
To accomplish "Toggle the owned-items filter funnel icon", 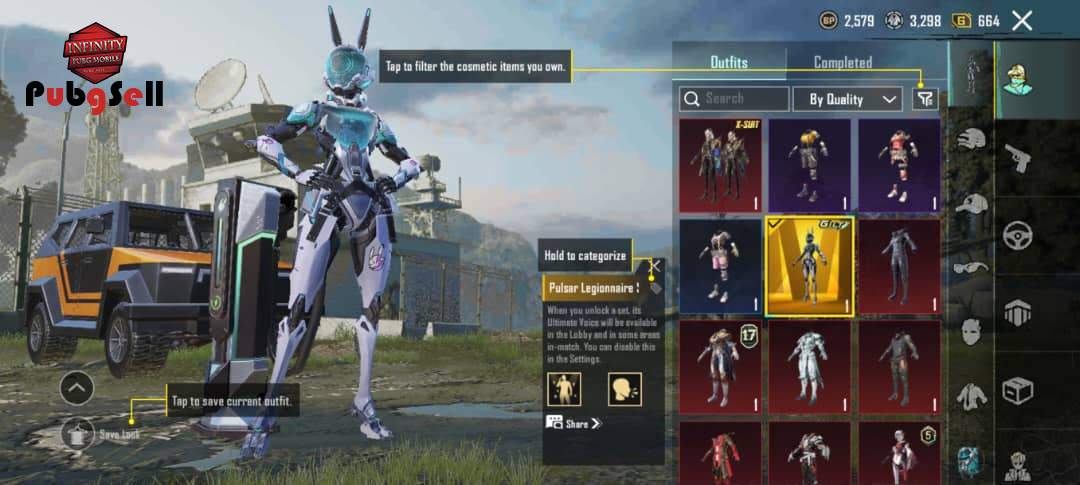I will coord(925,98).
